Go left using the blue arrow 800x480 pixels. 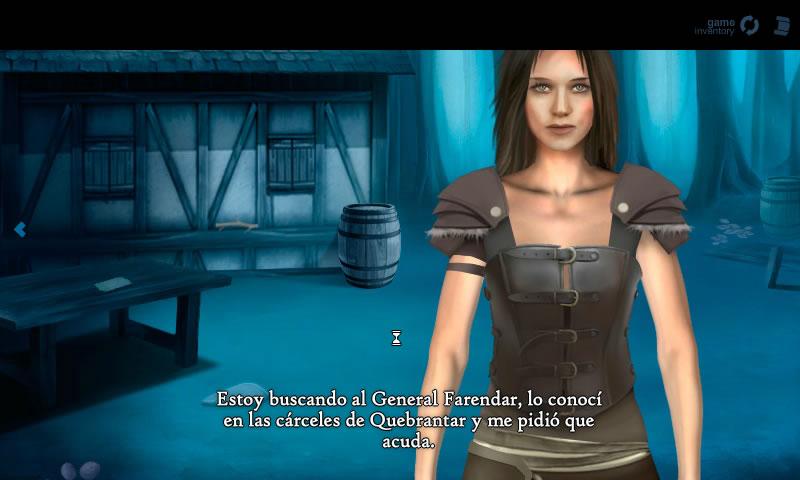[x=19, y=230]
